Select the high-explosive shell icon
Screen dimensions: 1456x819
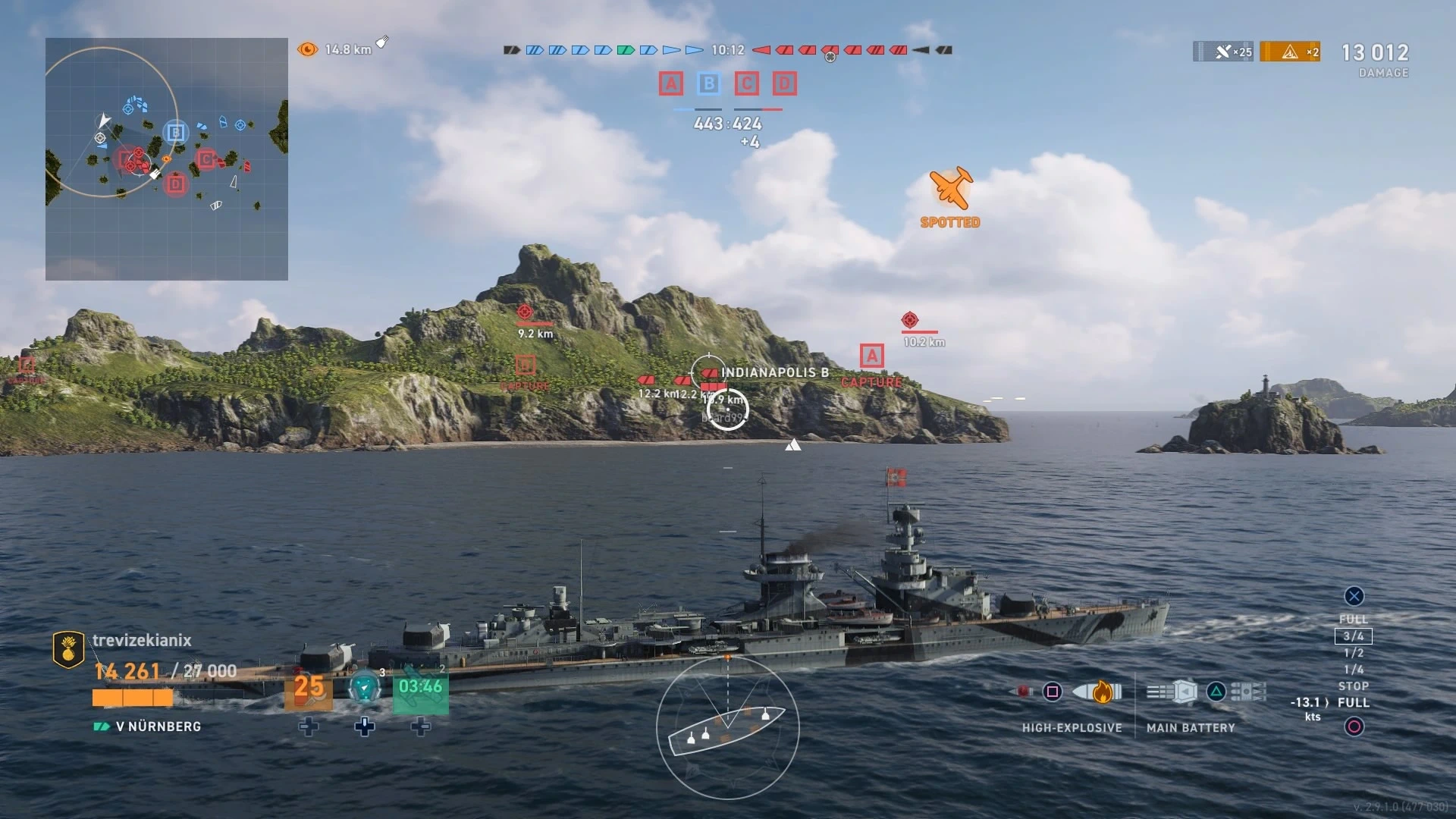pyautogui.click(x=1097, y=692)
